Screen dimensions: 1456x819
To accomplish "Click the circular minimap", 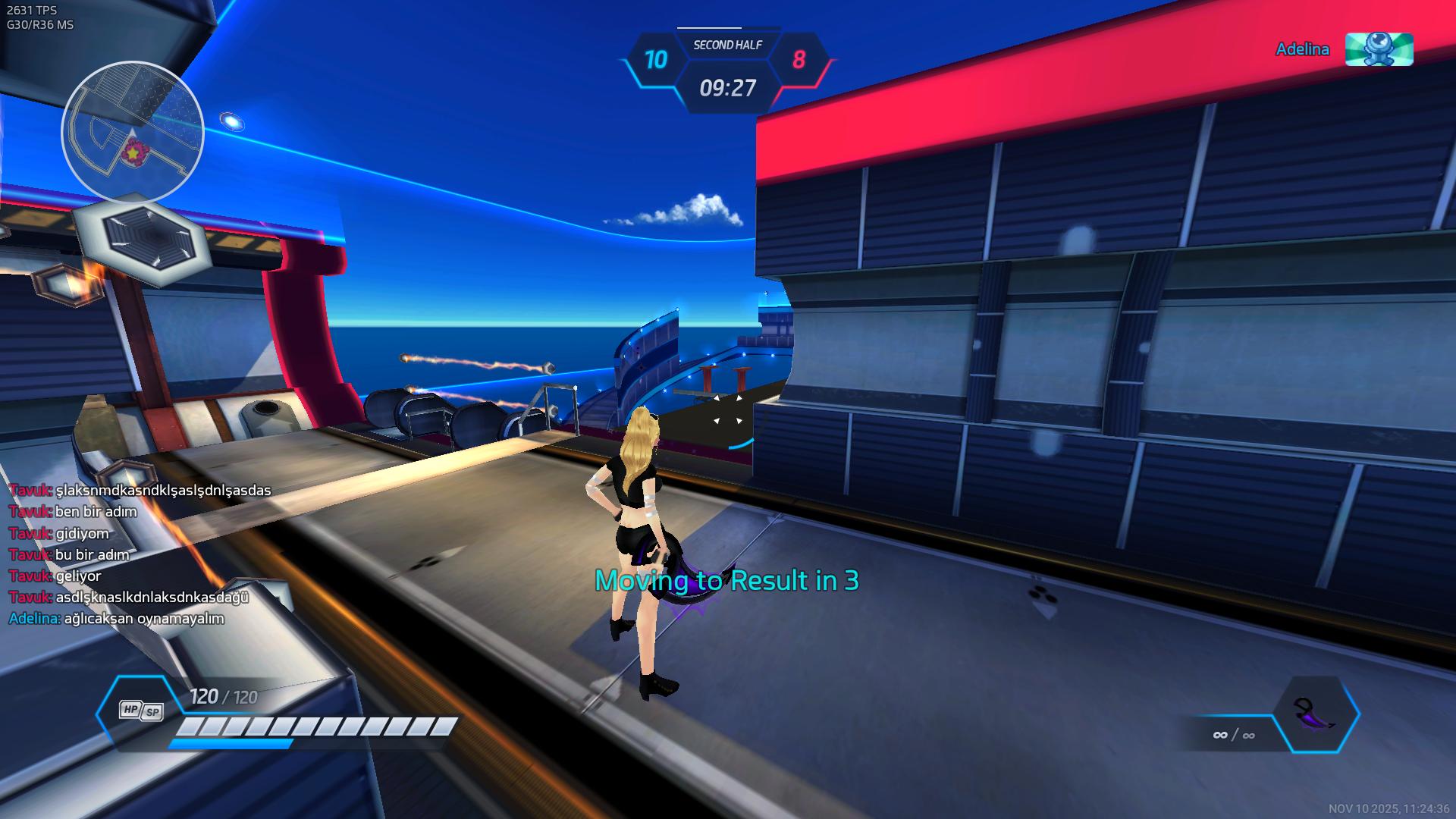I will point(133,133).
